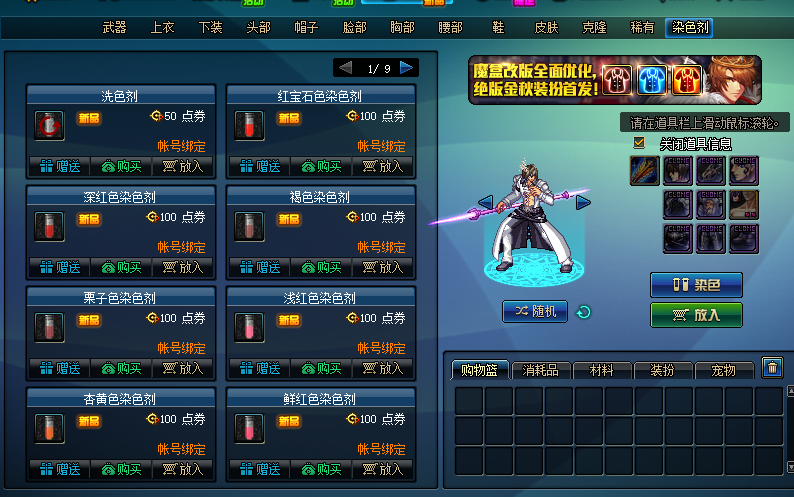The height and width of the screenshot is (497, 794).
Task: Toggle the 关闭道具信息 checkbox
Action: click(x=640, y=143)
